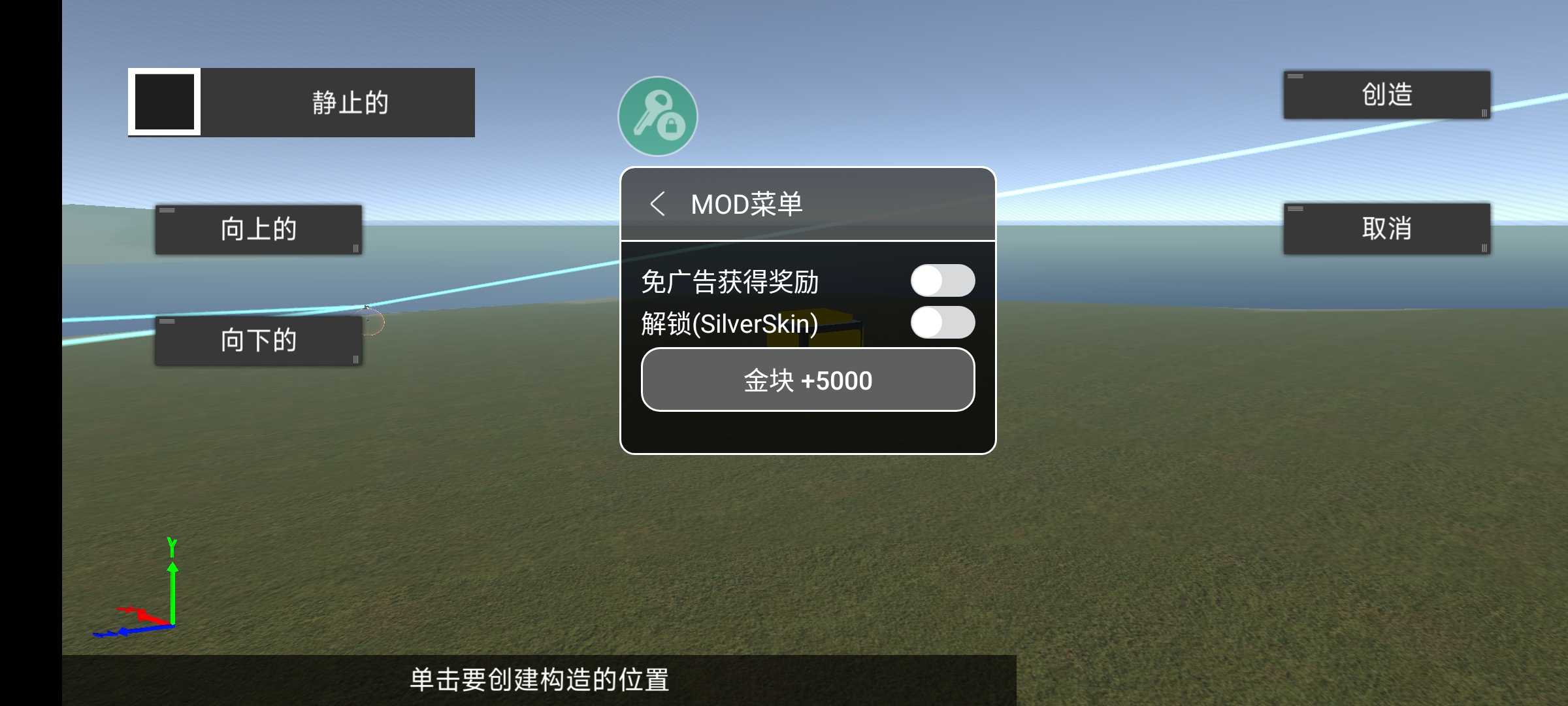Click the resize grip on the 向上的 panel

[355, 248]
